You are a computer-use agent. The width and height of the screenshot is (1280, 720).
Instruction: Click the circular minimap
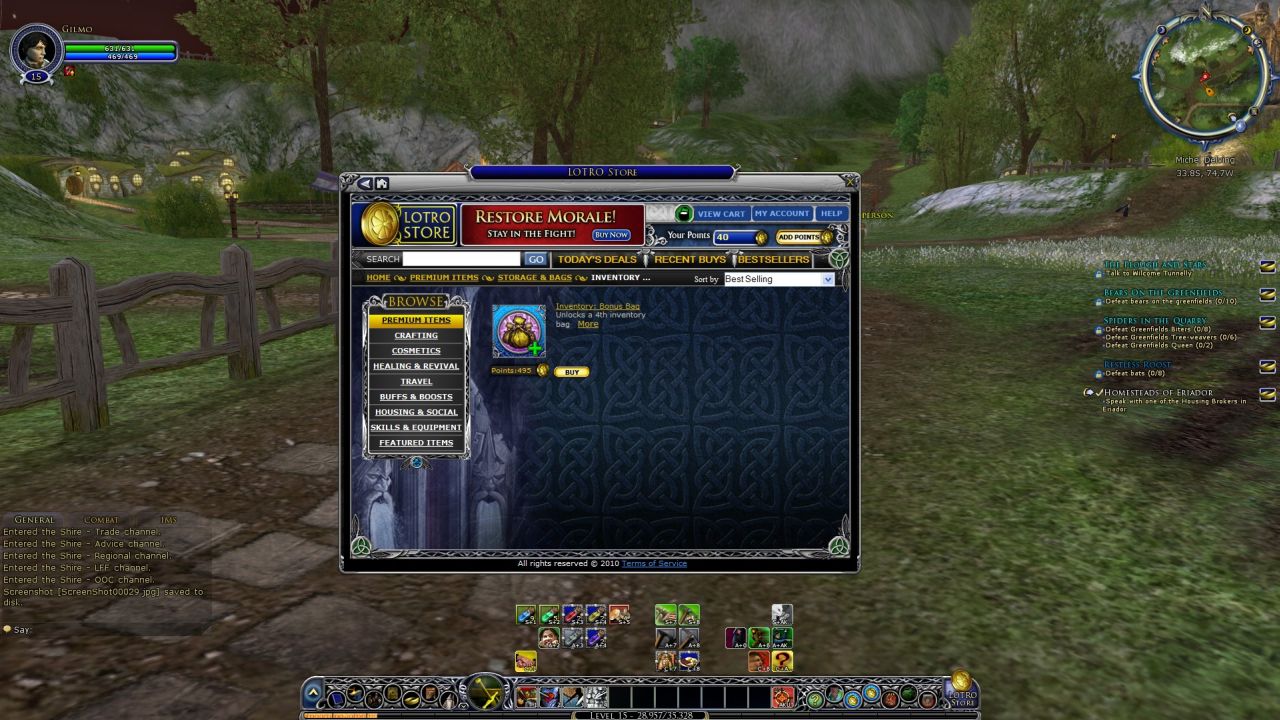pyautogui.click(x=1195, y=80)
